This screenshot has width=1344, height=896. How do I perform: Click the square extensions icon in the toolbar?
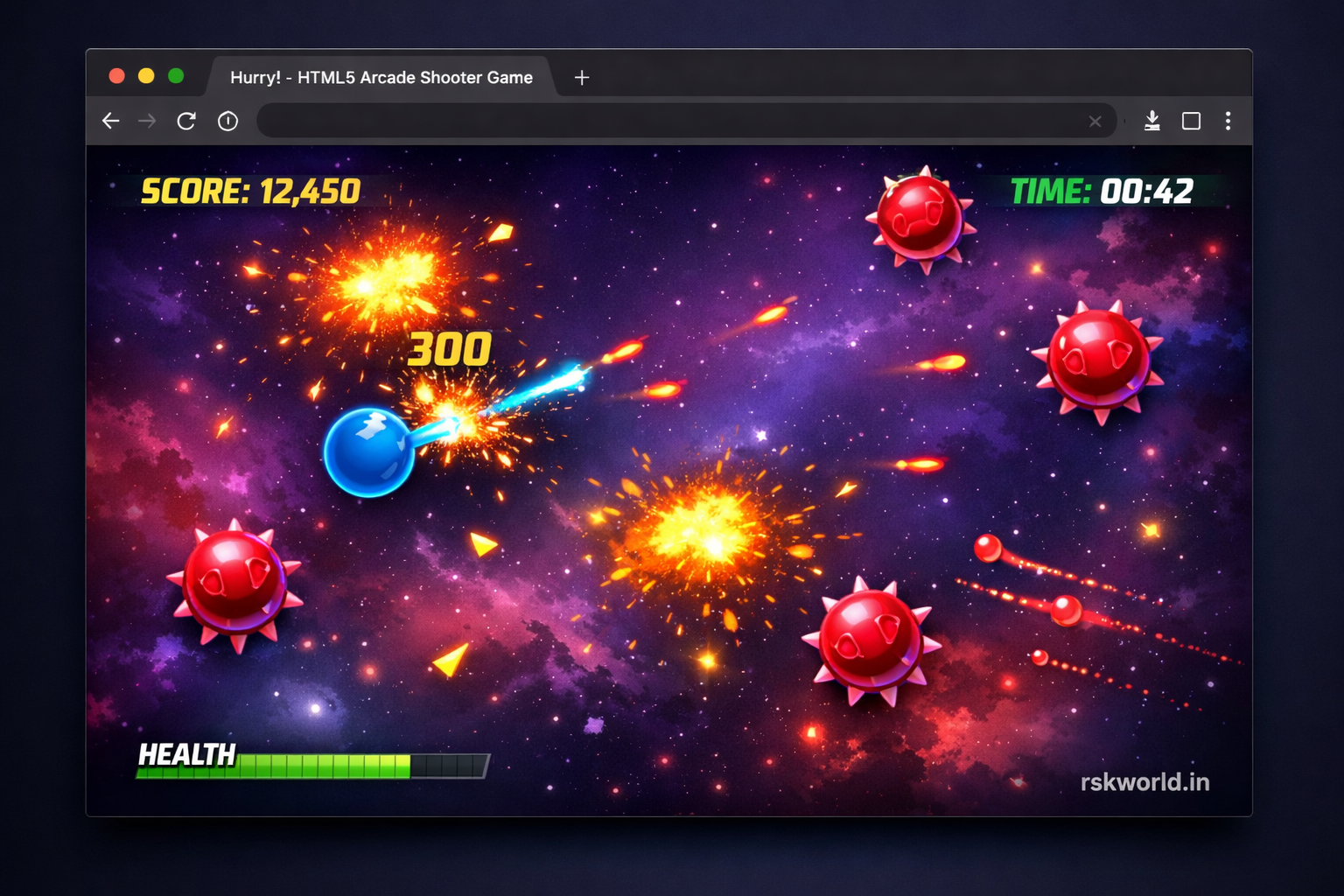coord(1191,121)
